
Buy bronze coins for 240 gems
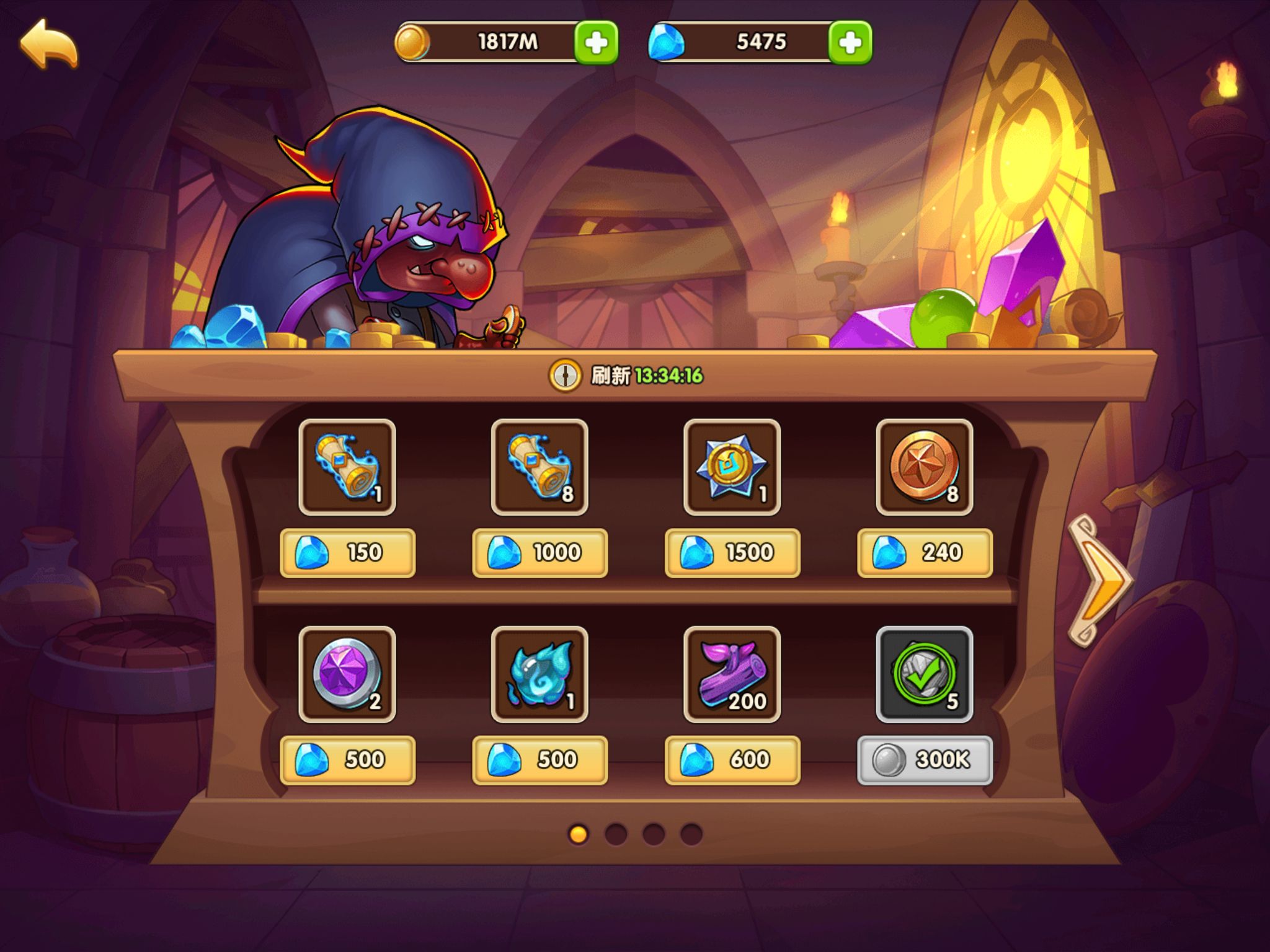point(924,552)
